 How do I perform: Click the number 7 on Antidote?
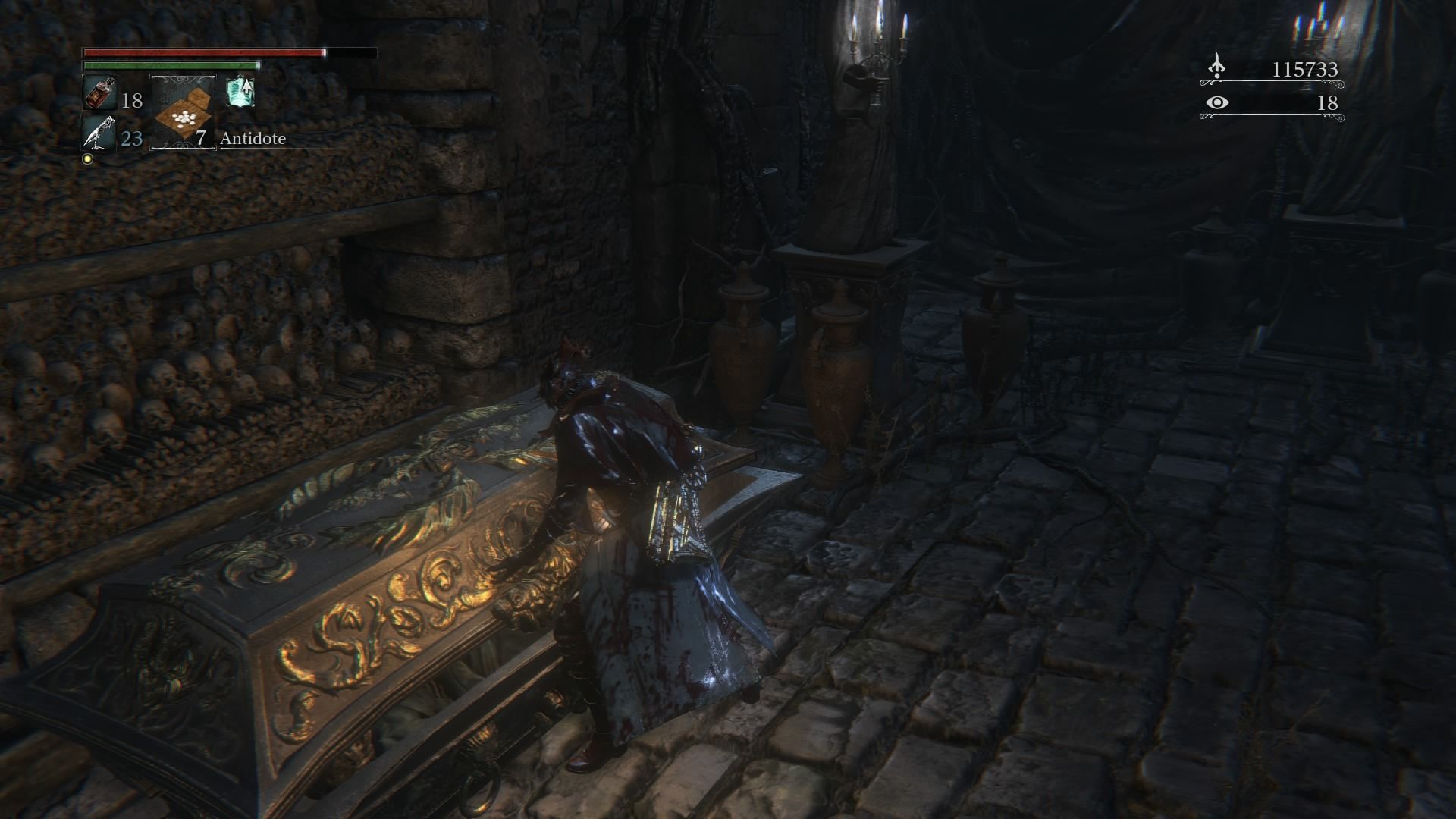pyautogui.click(x=199, y=139)
